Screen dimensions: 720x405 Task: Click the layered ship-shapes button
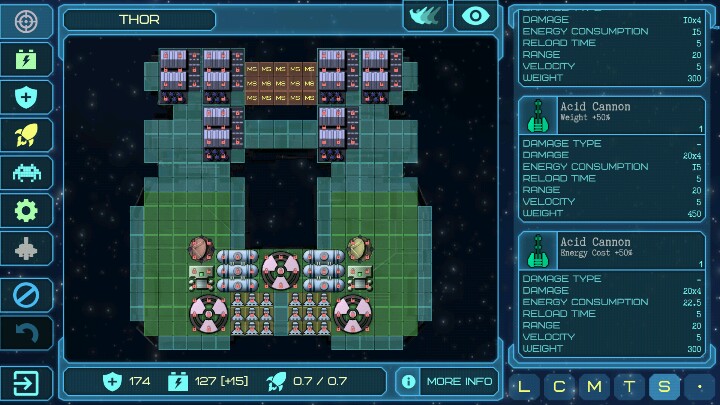[425, 16]
